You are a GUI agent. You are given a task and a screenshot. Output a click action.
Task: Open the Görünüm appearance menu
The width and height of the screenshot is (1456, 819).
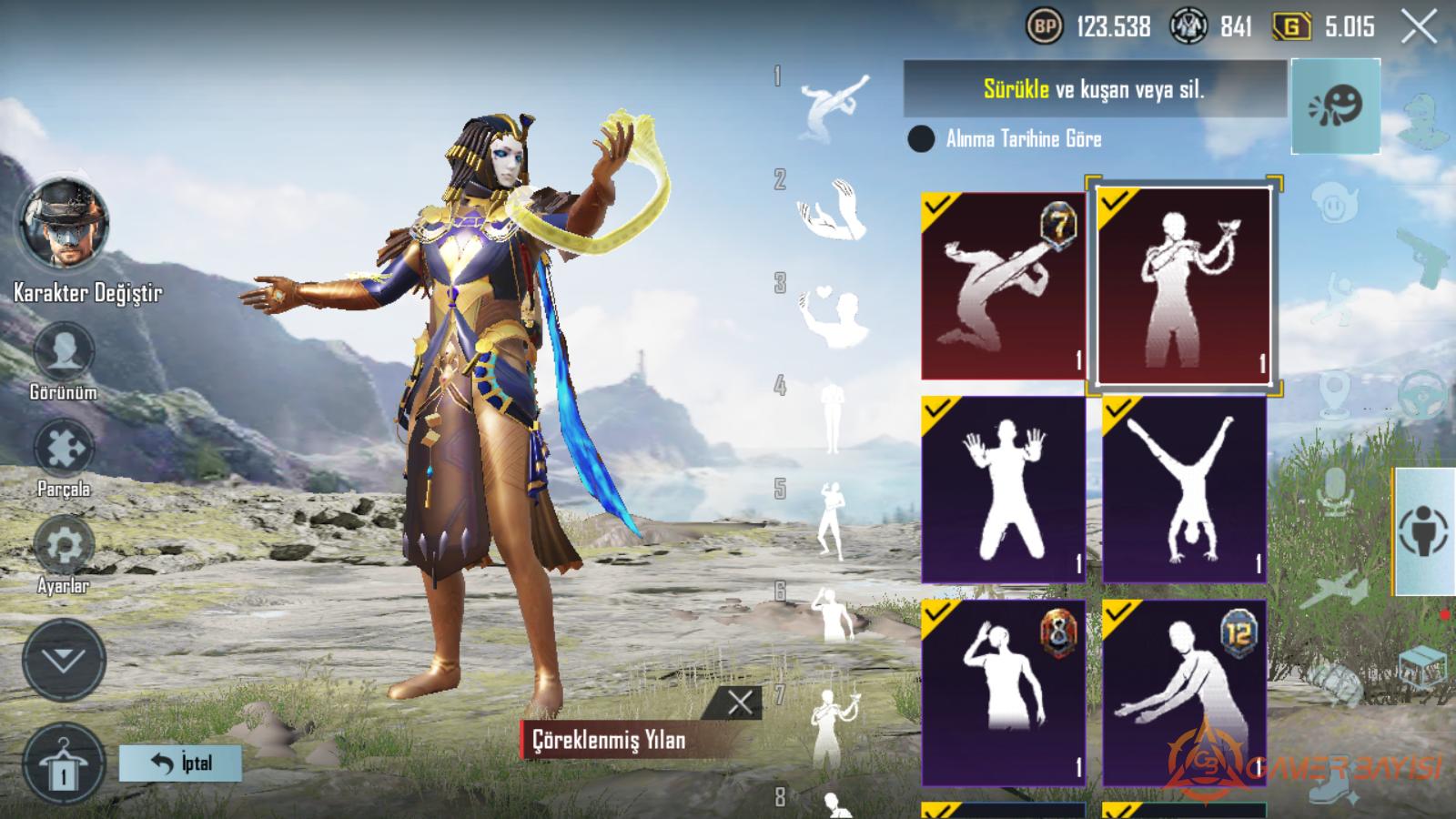pos(64,352)
